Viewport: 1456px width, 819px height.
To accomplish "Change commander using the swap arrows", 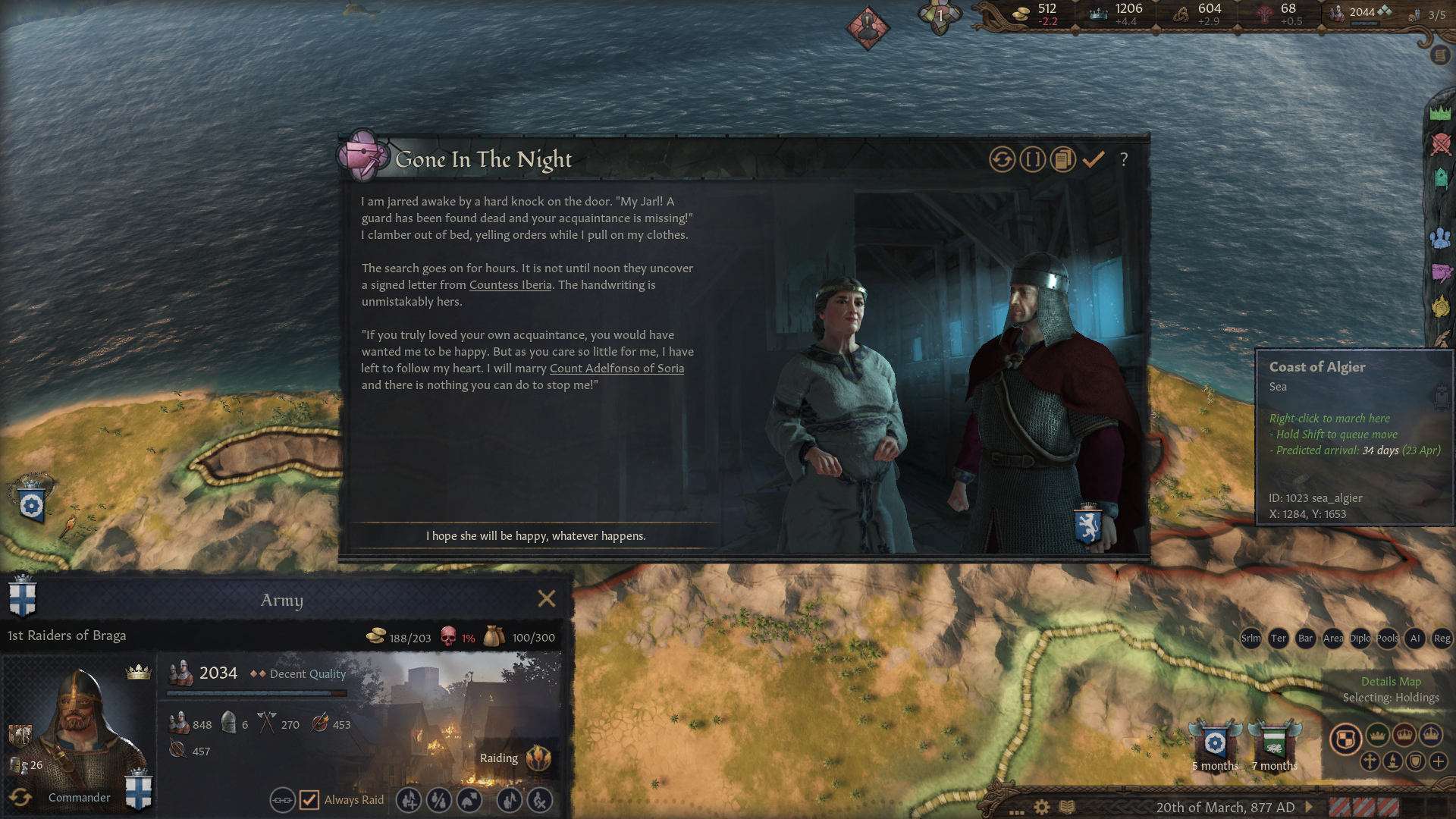I will 20,797.
